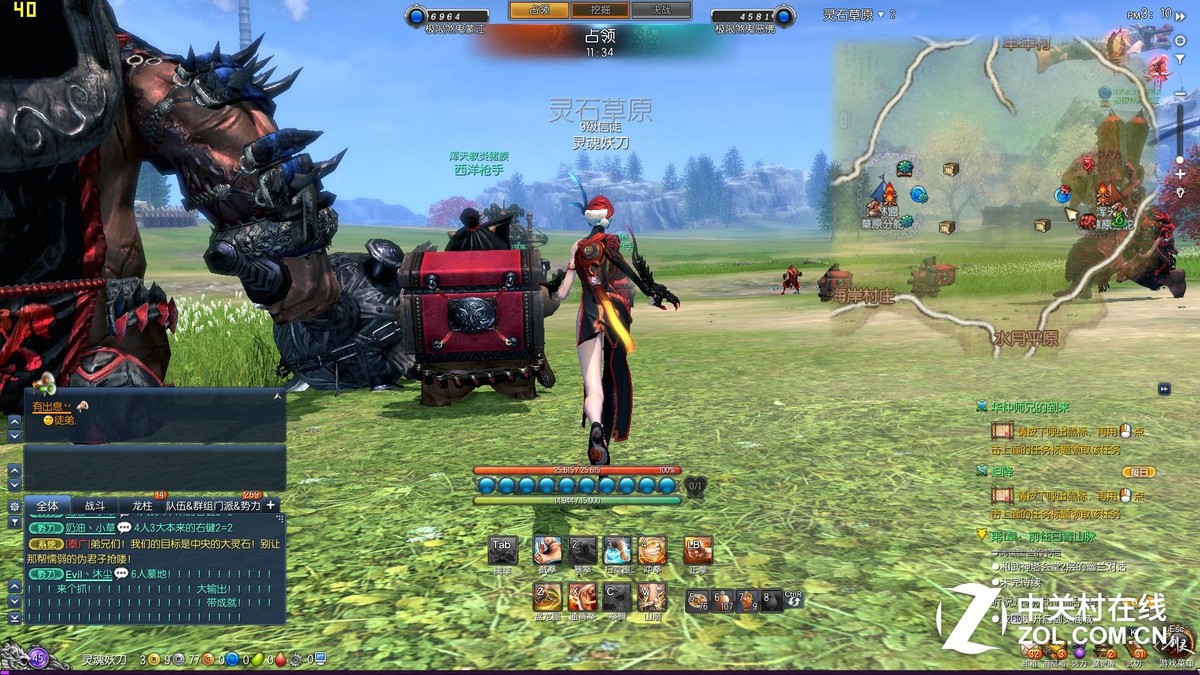Use the potion in slot 6
Screen dimensions: 1200x675
point(722,600)
